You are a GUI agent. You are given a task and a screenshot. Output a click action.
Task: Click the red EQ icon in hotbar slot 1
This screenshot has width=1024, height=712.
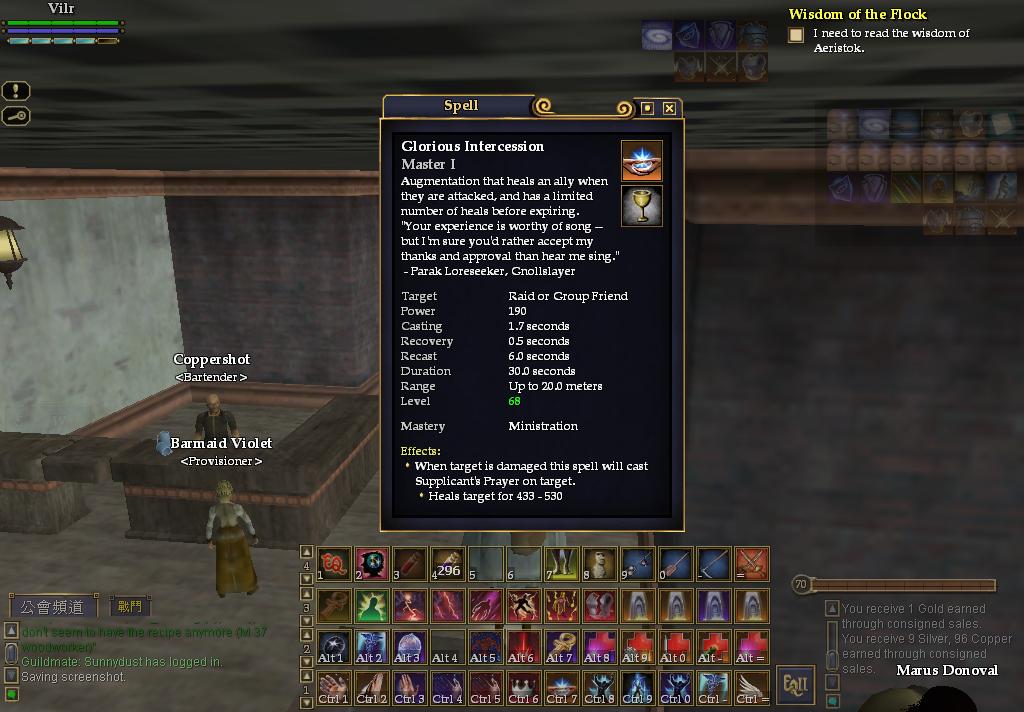(333, 564)
